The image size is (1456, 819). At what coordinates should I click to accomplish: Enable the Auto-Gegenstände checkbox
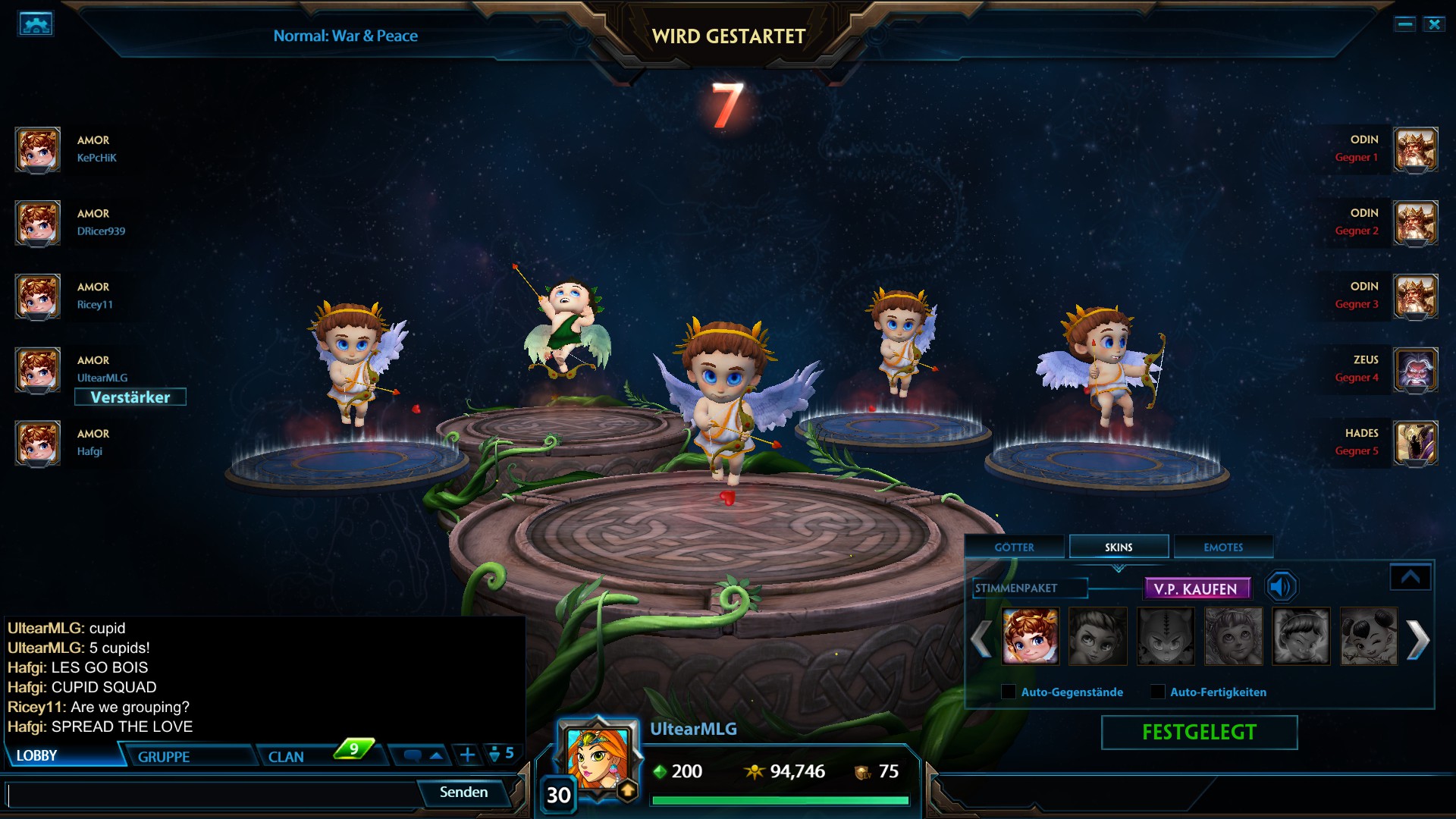tap(1009, 692)
